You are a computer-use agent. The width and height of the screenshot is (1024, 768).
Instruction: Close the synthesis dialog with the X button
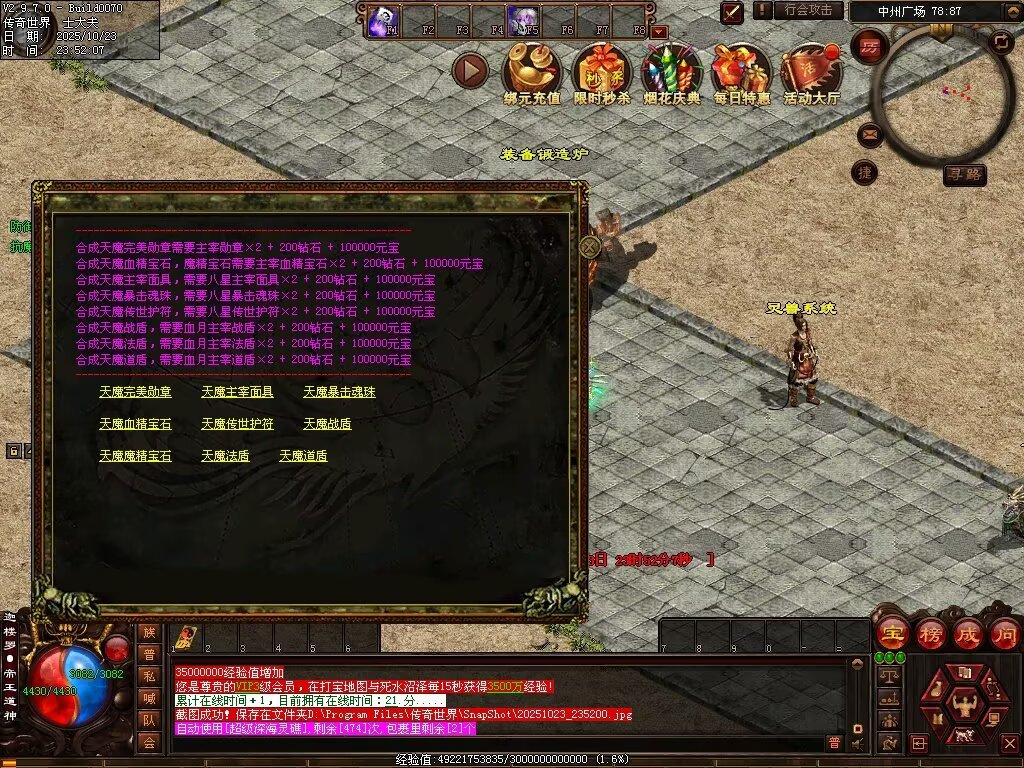pos(590,245)
